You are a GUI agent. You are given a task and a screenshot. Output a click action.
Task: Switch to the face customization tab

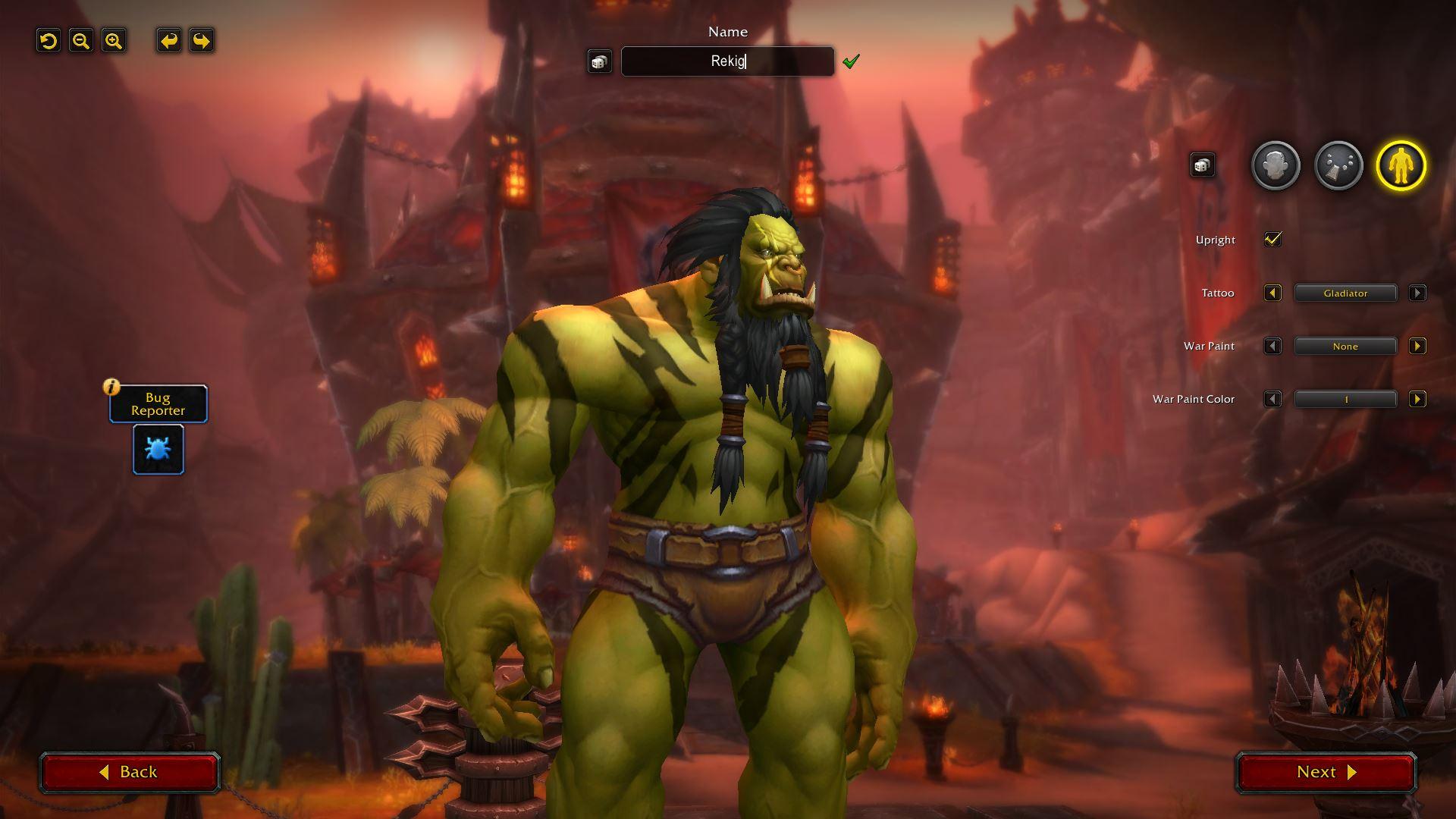pos(1275,165)
